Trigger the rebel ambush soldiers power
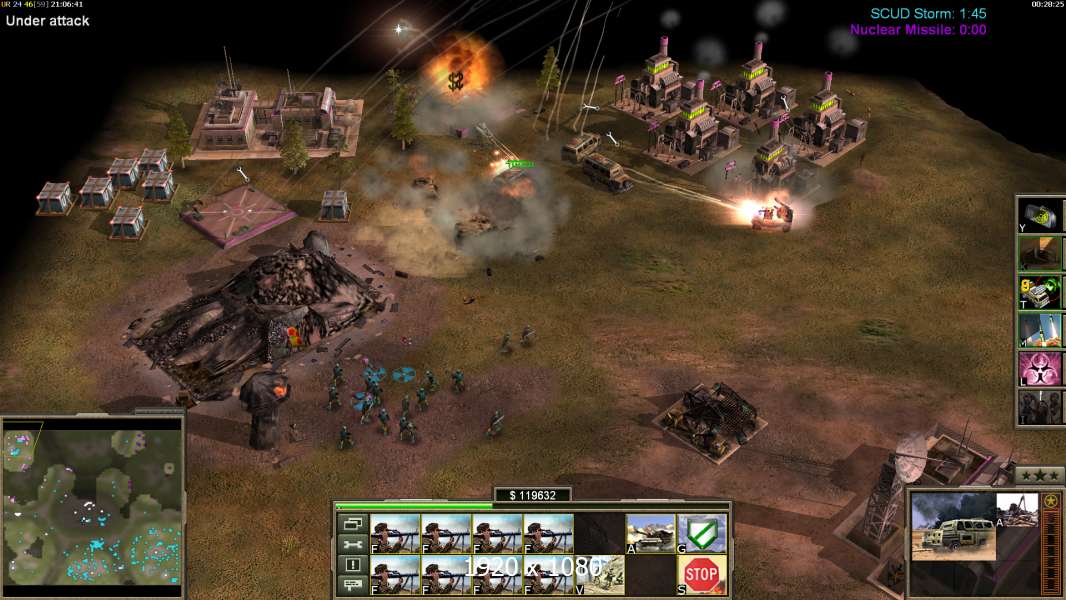This screenshot has height=600, width=1066. coord(1040,407)
